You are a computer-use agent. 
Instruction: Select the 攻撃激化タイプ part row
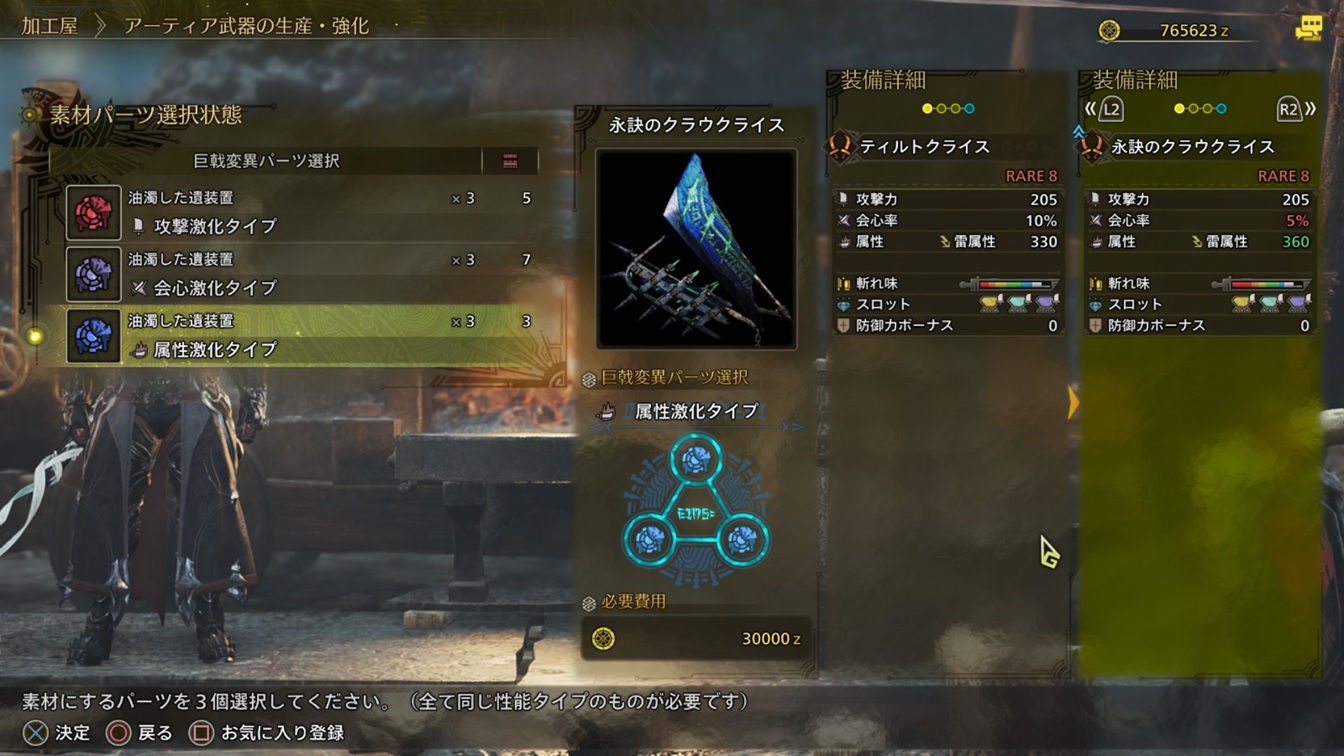pyautogui.click(x=300, y=212)
